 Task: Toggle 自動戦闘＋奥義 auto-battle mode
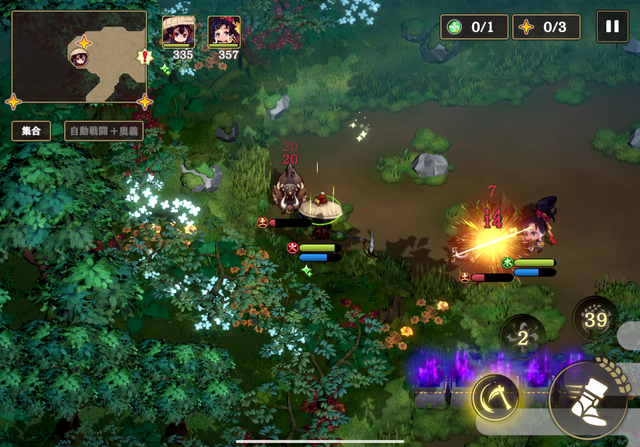104,130
